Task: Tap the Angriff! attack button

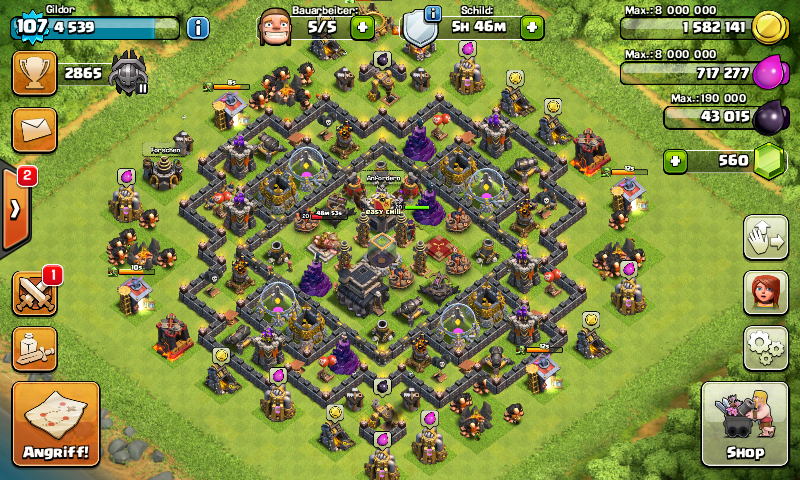Action: [56, 424]
